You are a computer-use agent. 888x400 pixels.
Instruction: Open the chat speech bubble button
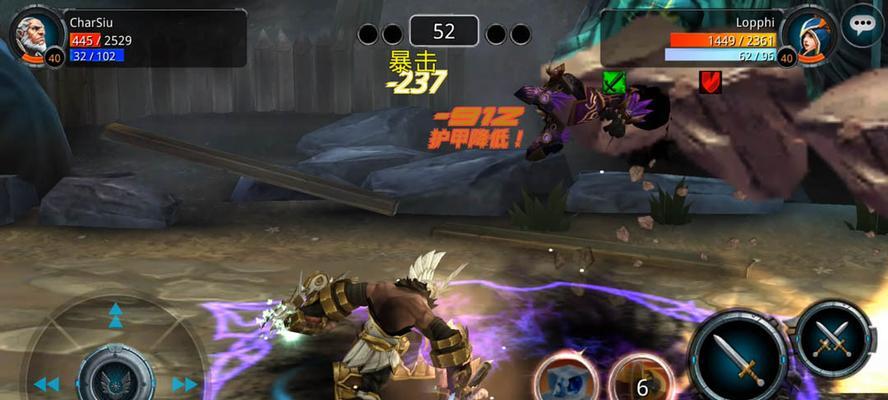862,25
